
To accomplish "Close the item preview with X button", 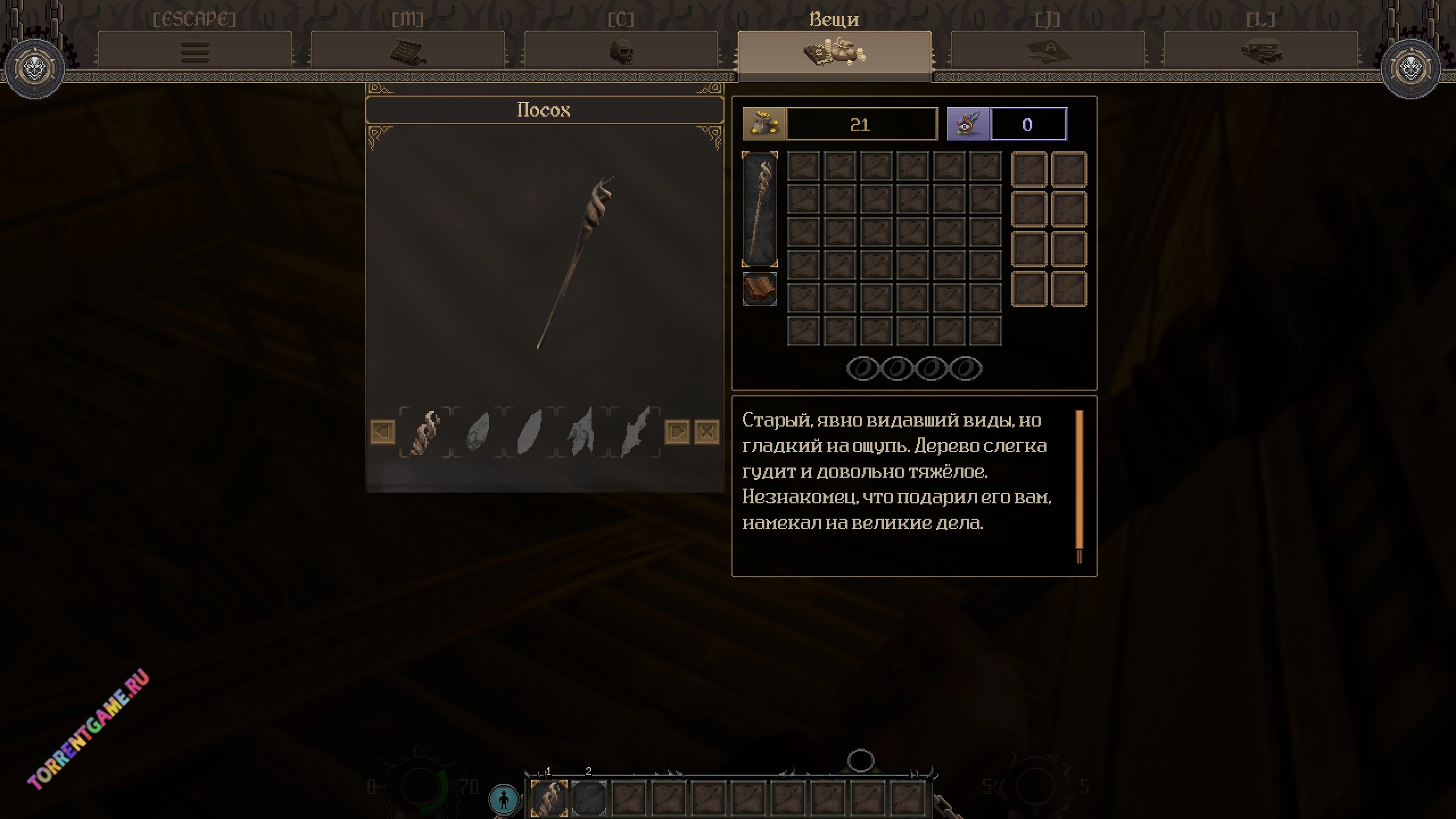I will (x=707, y=432).
